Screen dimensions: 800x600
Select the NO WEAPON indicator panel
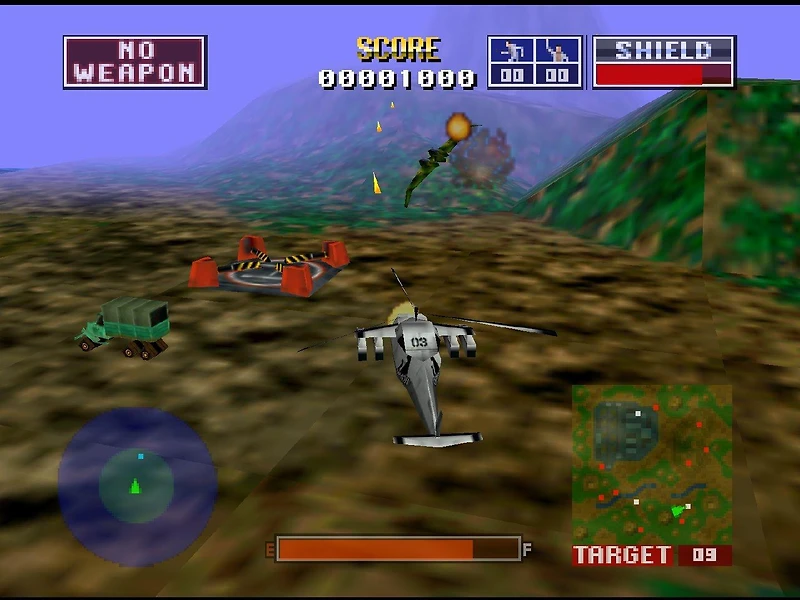(x=135, y=62)
